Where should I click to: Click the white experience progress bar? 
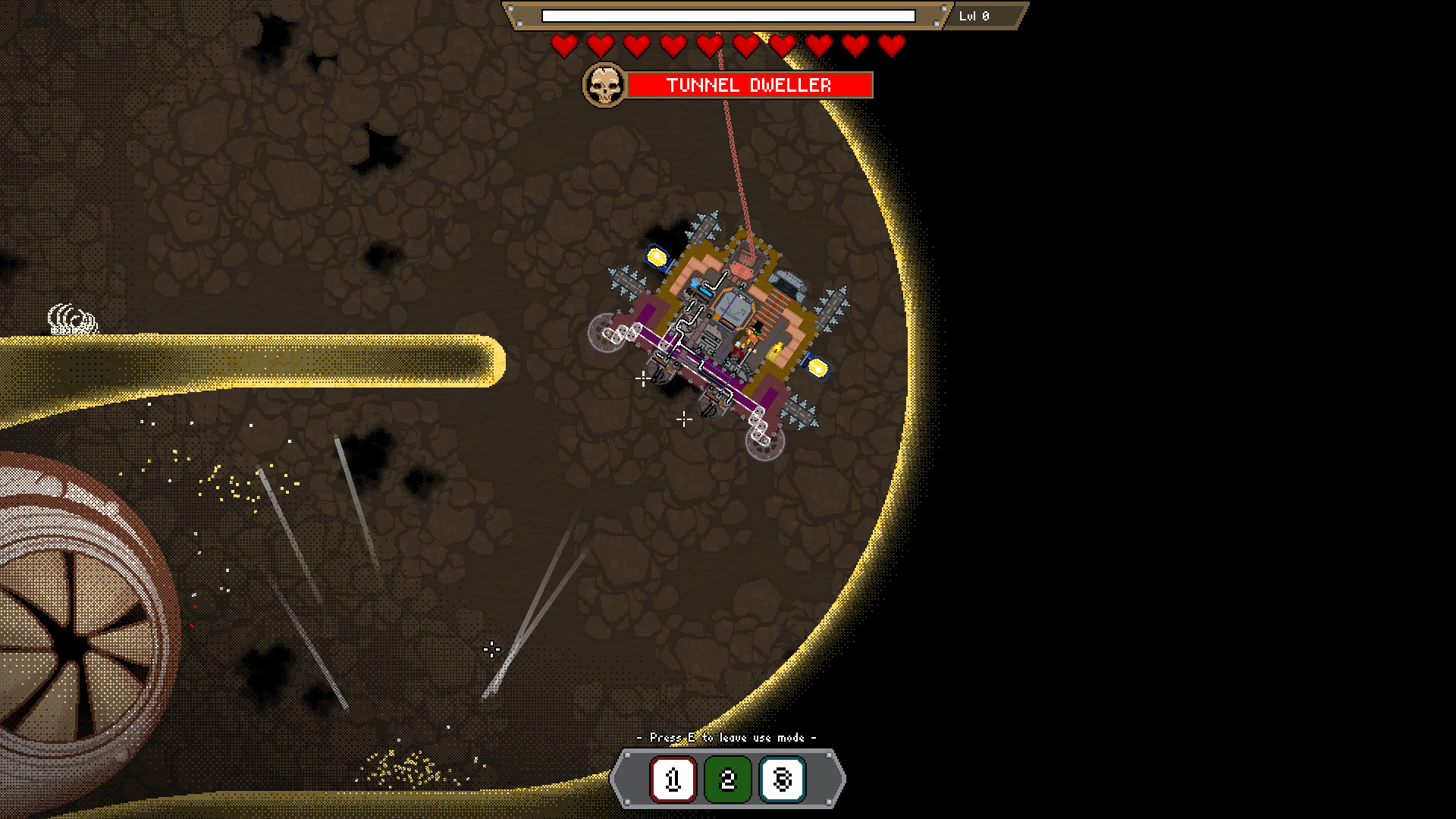(728, 15)
